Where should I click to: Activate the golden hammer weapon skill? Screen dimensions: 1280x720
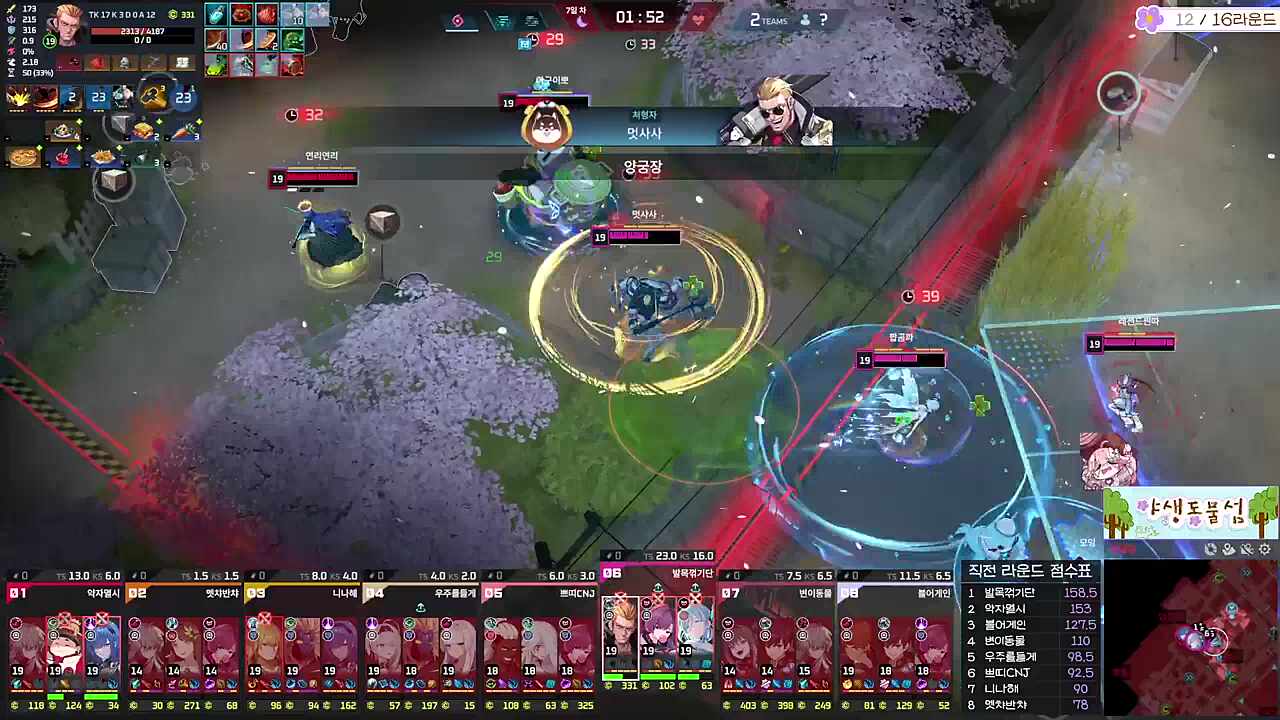coord(153,96)
